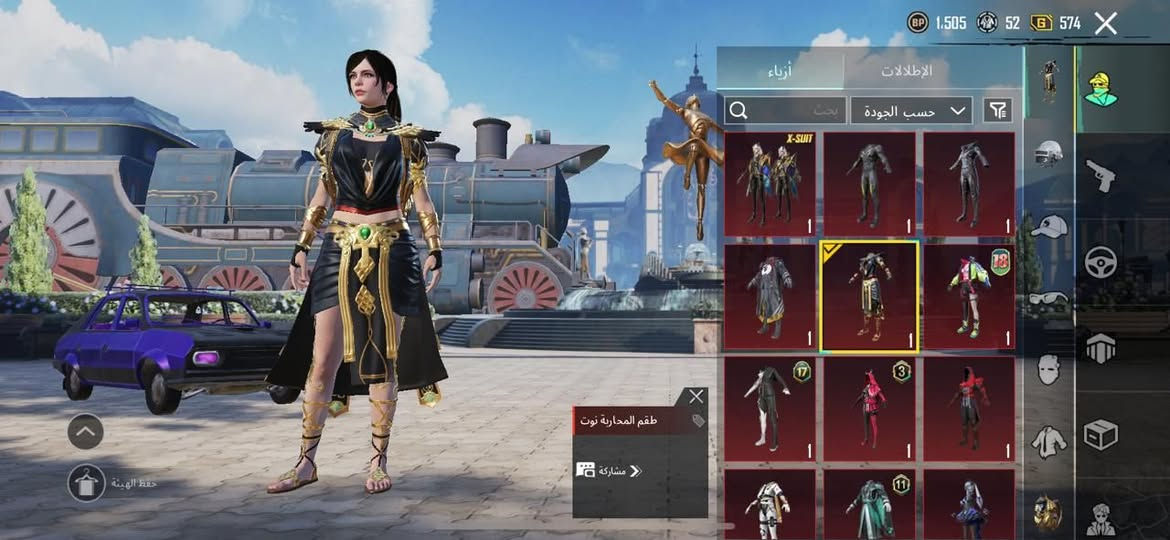
Task: Choose the highlighted black and gold warrior outfit
Action: 868,297
